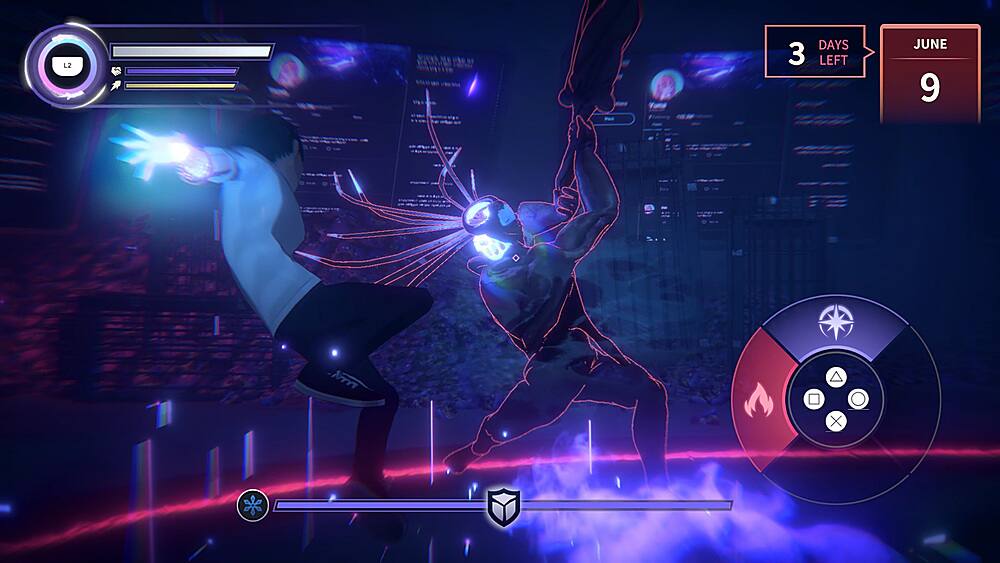The height and width of the screenshot is (563, 1000).
Task: Open the June 9 calendar card
Action: [929, 73]
